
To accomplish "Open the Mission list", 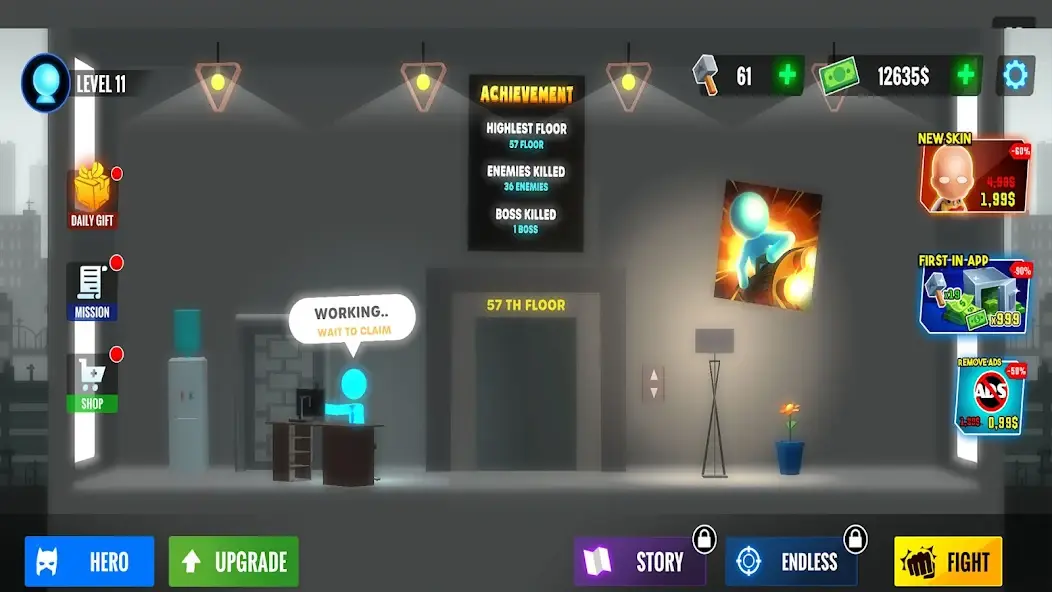I will tap(92, 291).
